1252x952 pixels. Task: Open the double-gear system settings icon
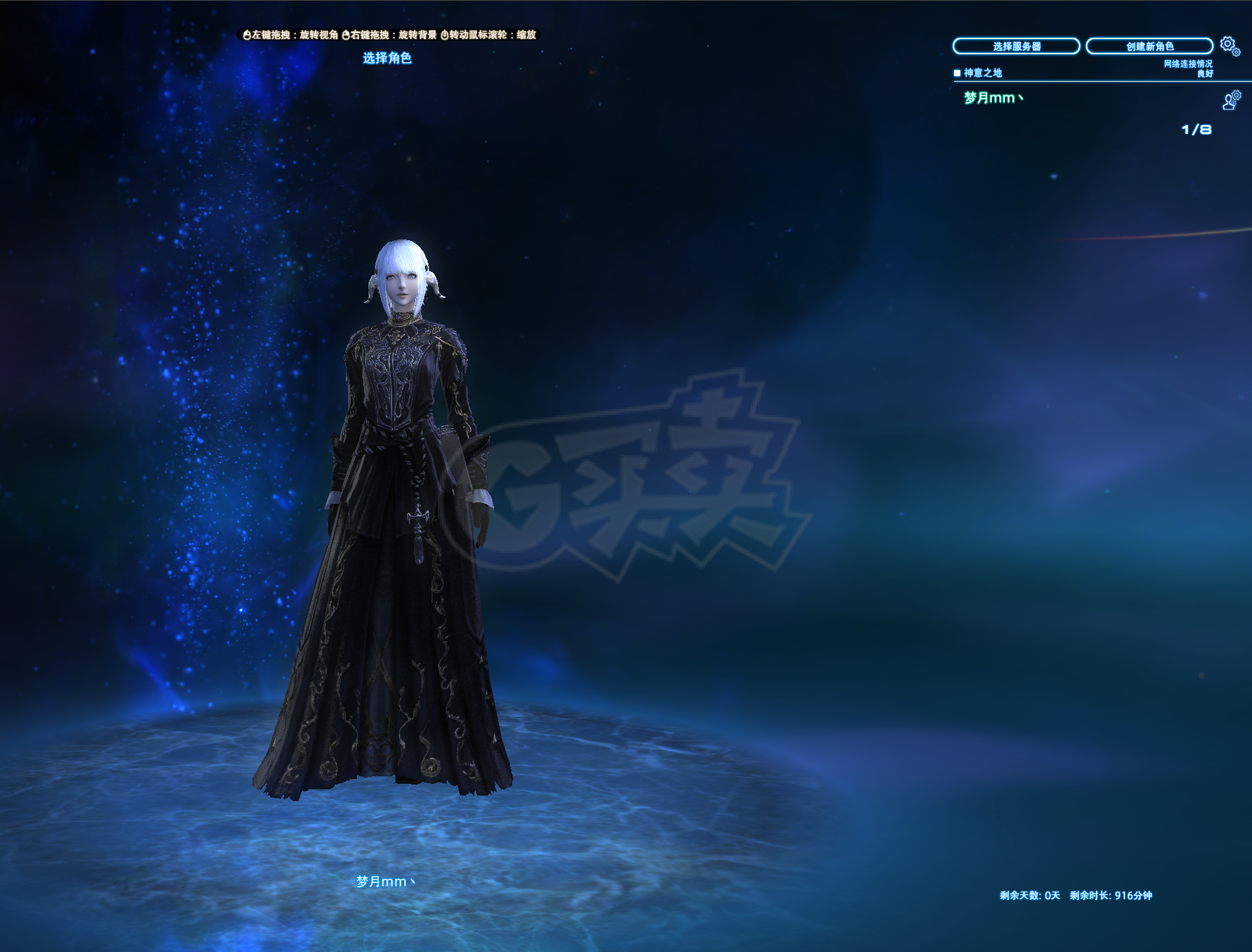click(x=1229, y=46)
